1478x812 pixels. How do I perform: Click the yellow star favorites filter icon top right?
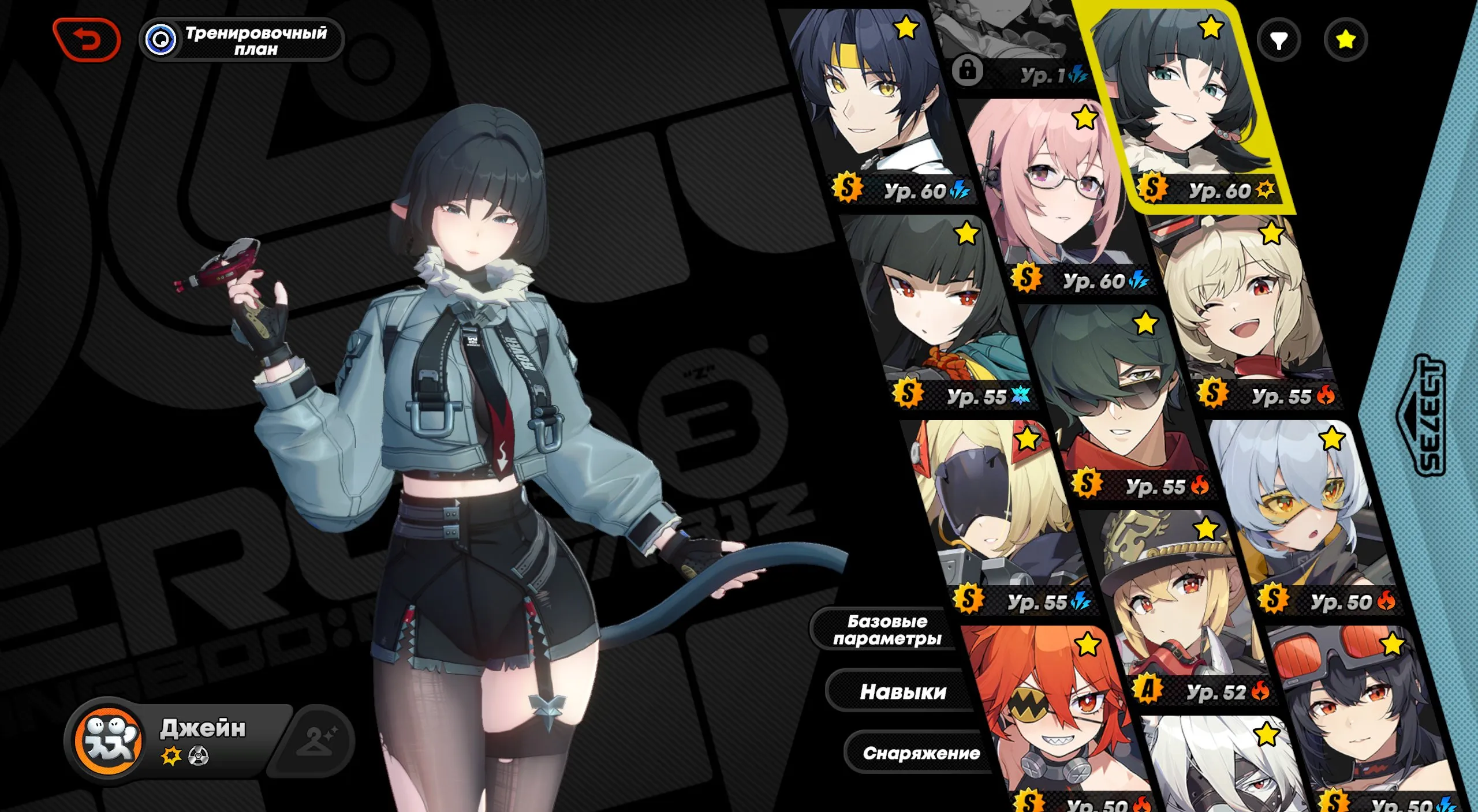click(1348, 40)
